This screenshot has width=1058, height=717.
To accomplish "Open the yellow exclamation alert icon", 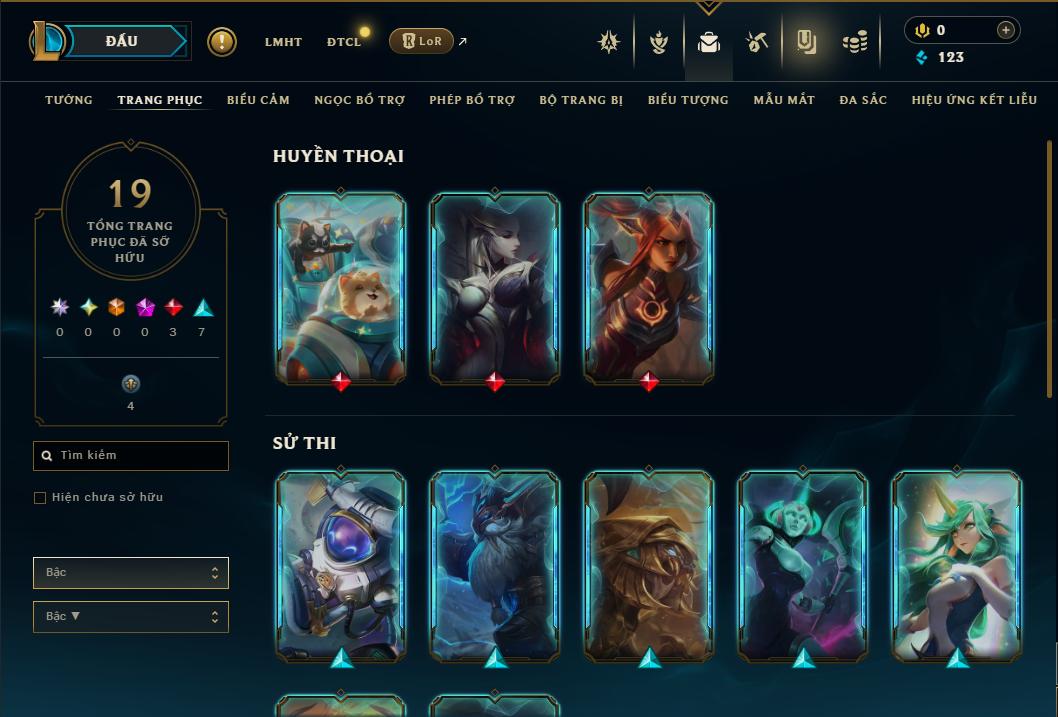I will pos(222,41).
